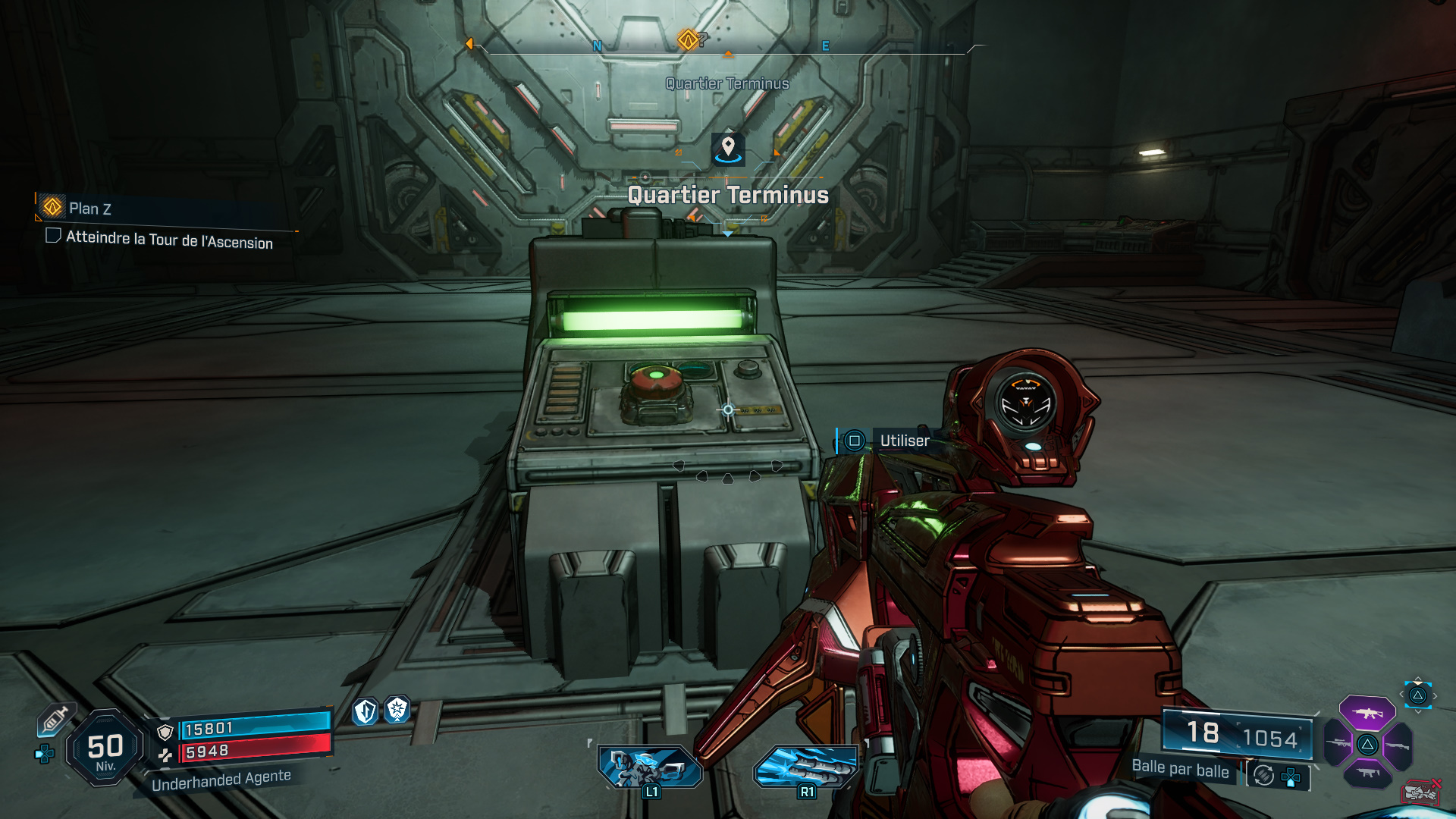Select the assault rifle in the top weapon slot
Screen dimensions: 1456x819
(1367, 713)
